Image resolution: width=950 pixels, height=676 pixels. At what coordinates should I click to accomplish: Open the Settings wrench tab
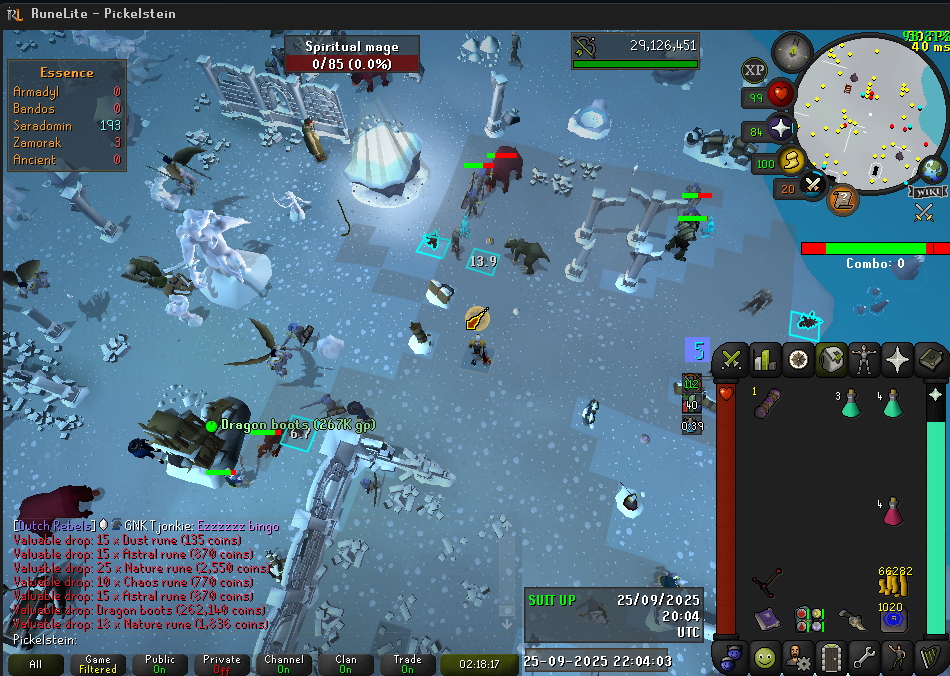[864, 657]
